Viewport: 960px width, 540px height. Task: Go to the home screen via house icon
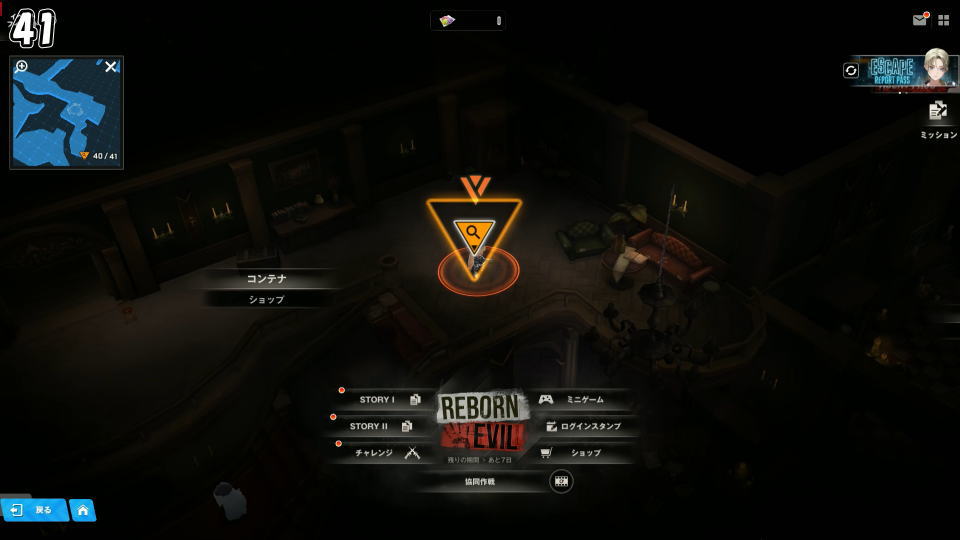82,510
